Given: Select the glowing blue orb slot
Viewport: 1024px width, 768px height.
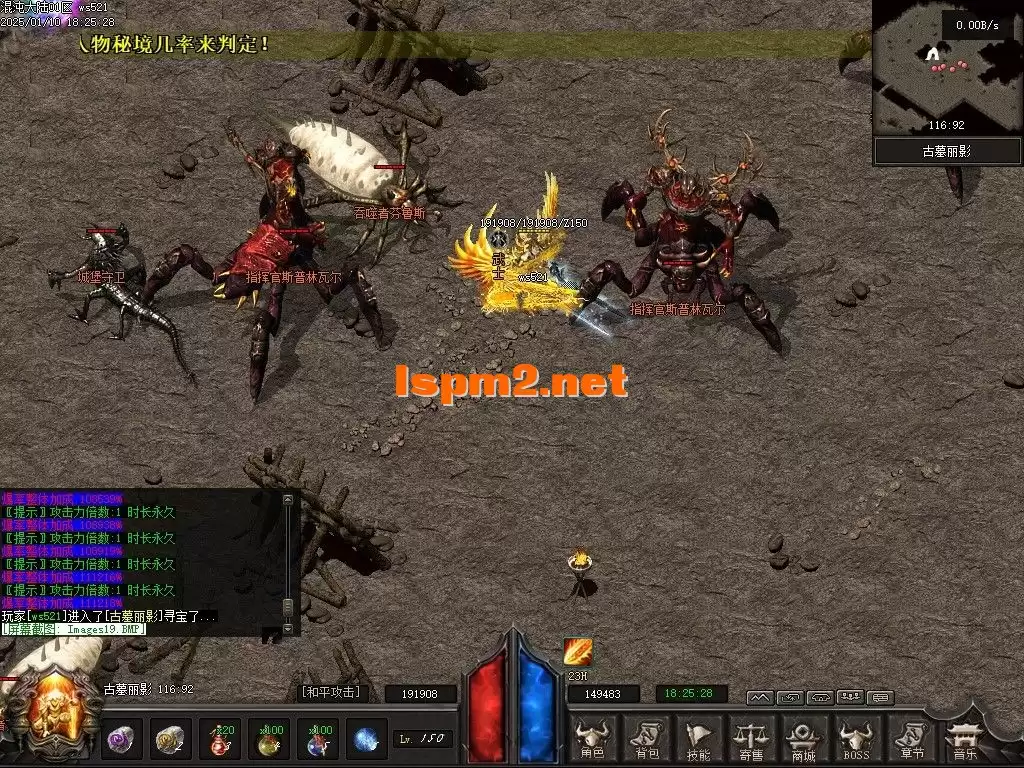Looking at the screenshot, I should (367, 739).
